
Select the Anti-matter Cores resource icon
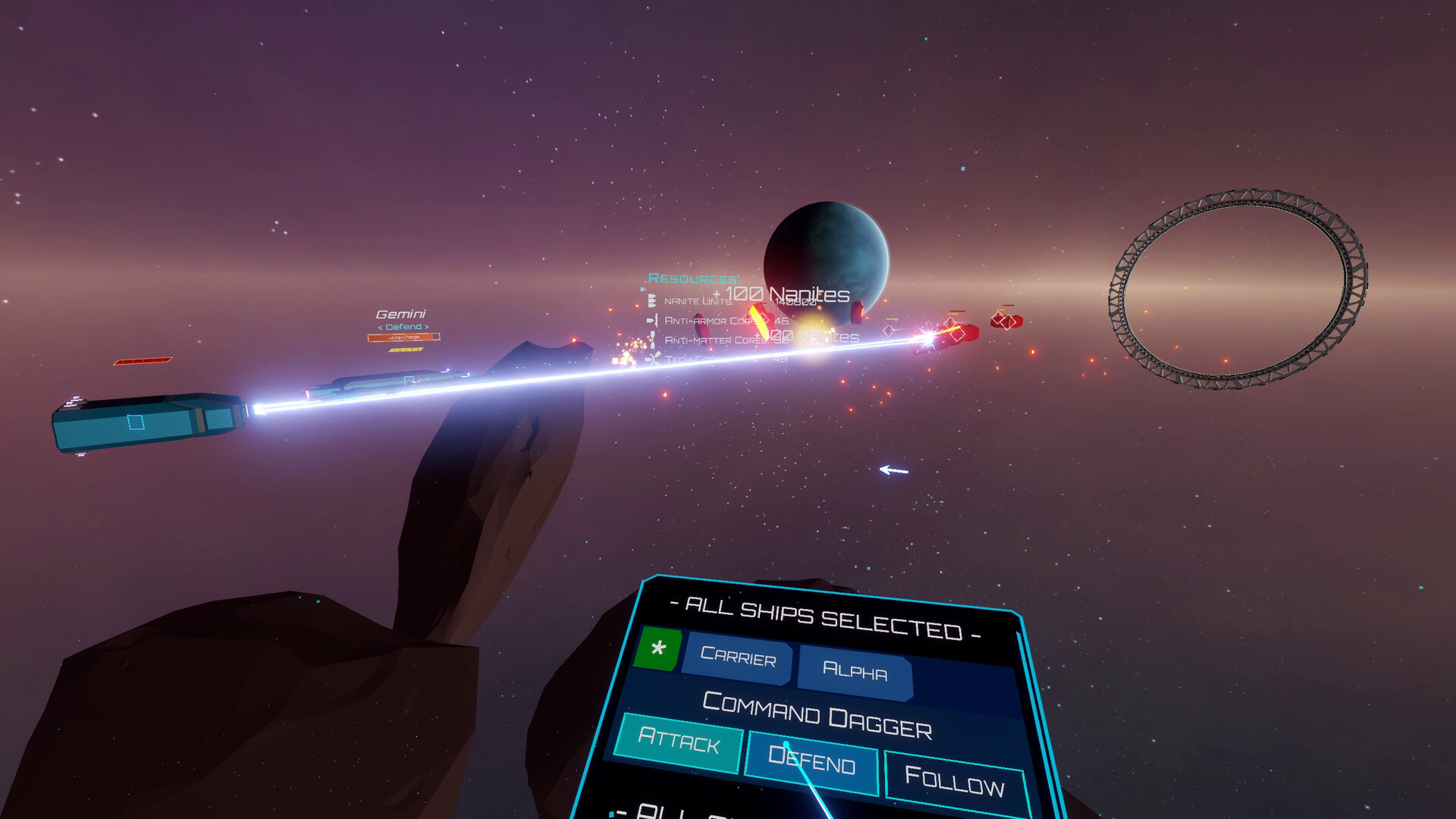click(651, 340)
